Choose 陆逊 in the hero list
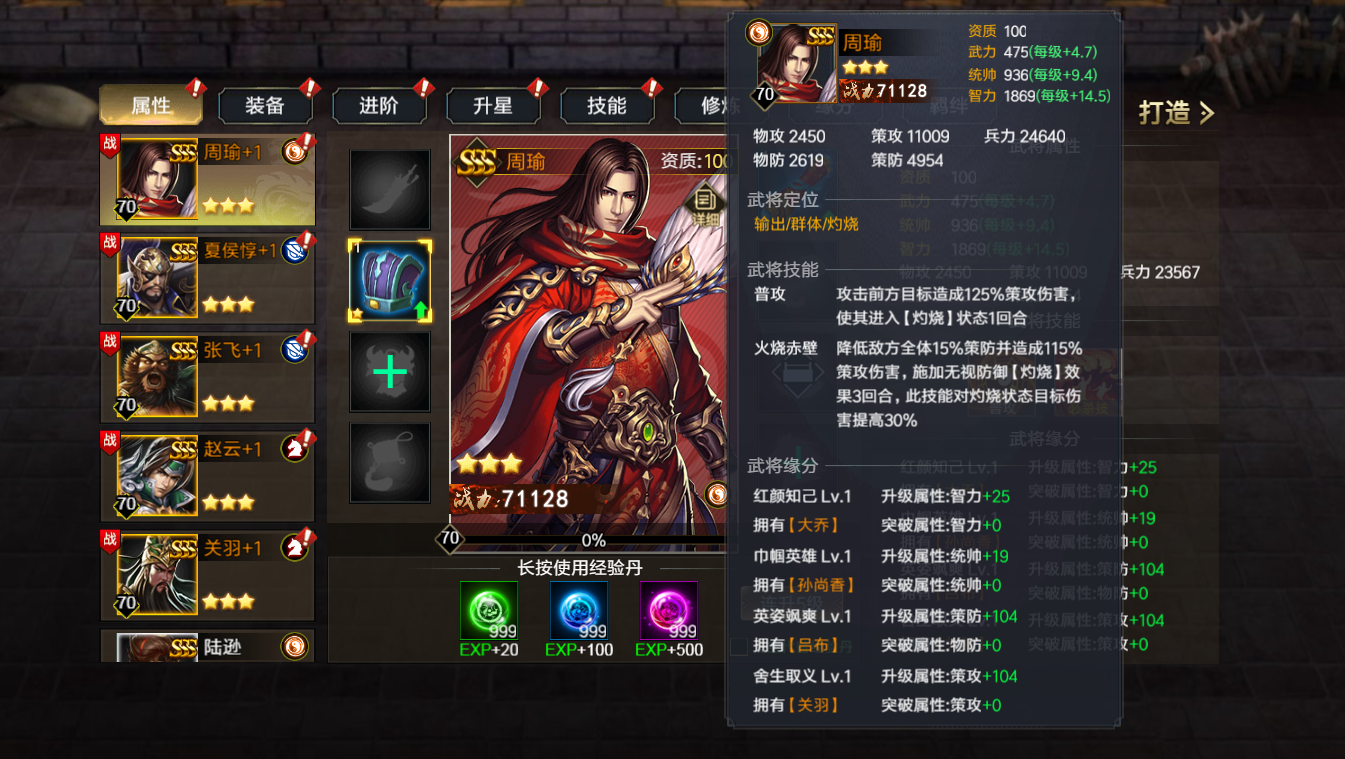 pyautogui.click(x=207, y=646)
